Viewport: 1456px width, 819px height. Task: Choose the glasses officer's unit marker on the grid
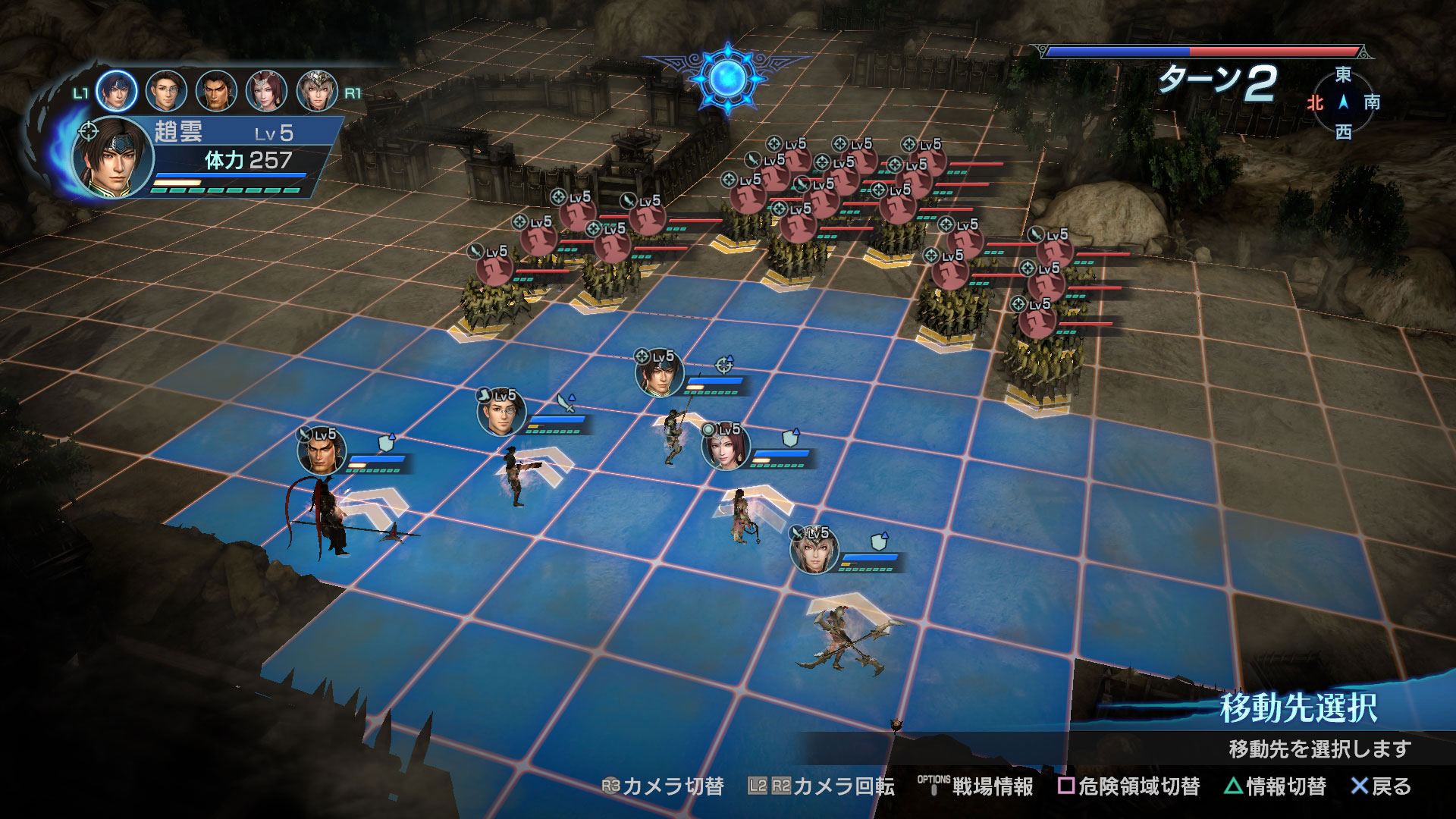[500, 414]
